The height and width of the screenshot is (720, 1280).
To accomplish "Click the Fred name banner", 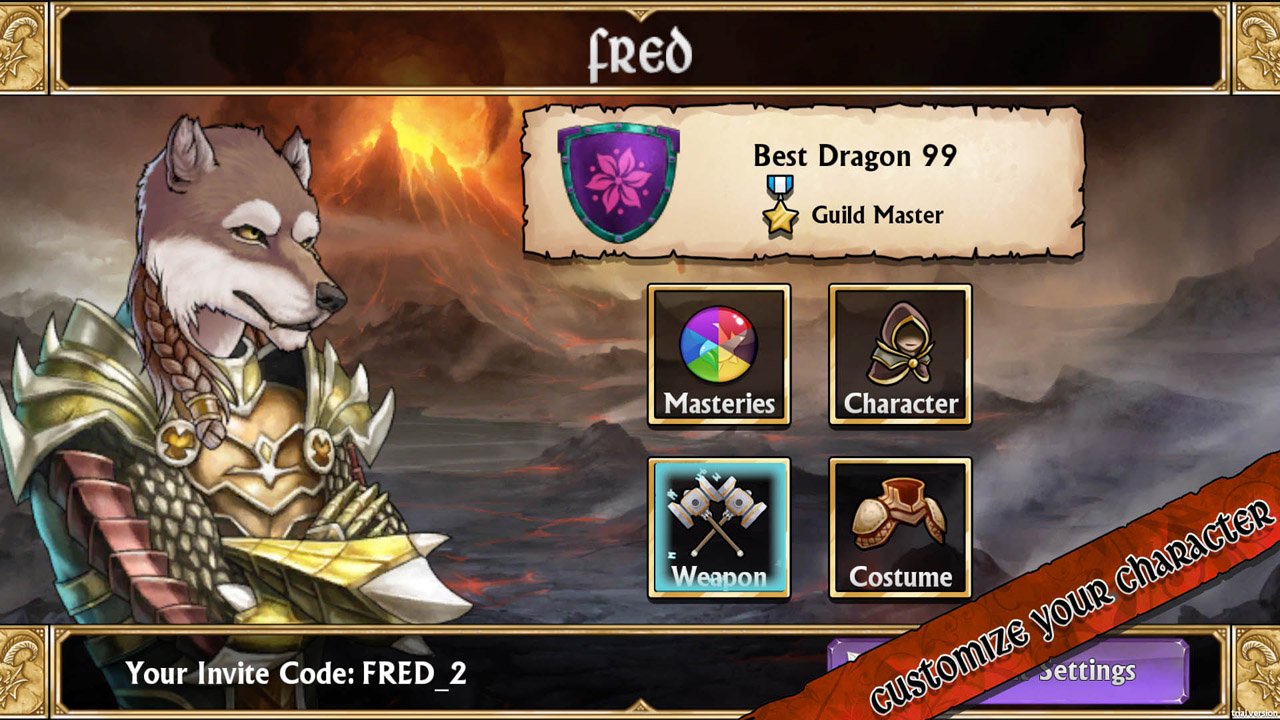I will (x=640, y=50).
